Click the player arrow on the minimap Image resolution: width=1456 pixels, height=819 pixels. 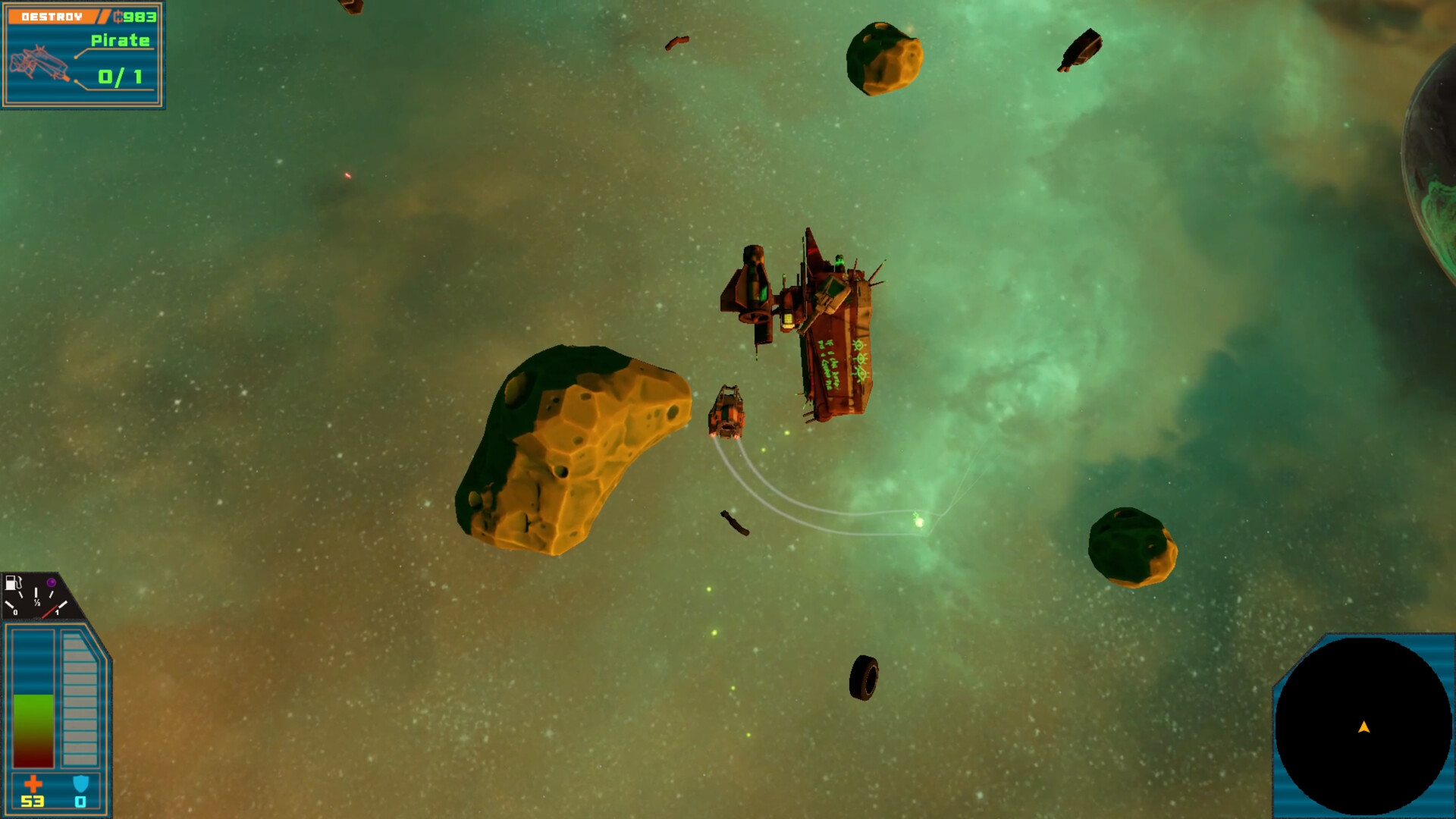click(x=1363, y=726)
